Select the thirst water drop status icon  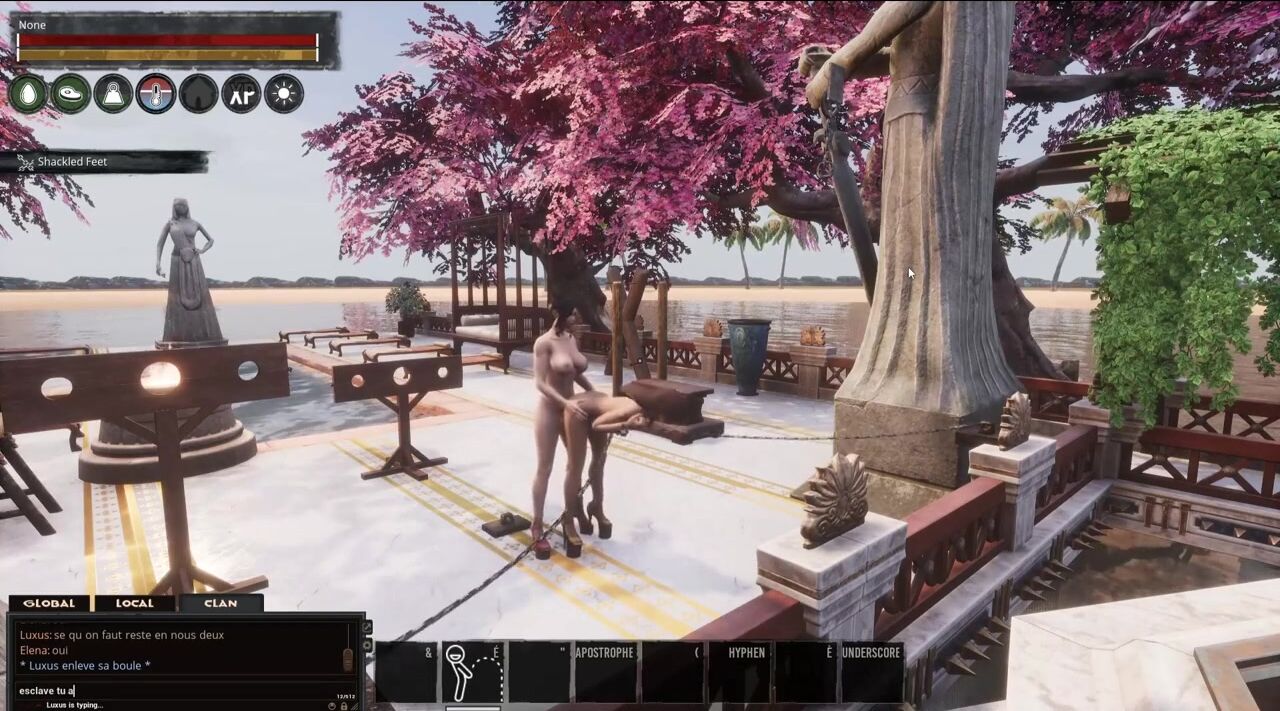pos(28,94)
